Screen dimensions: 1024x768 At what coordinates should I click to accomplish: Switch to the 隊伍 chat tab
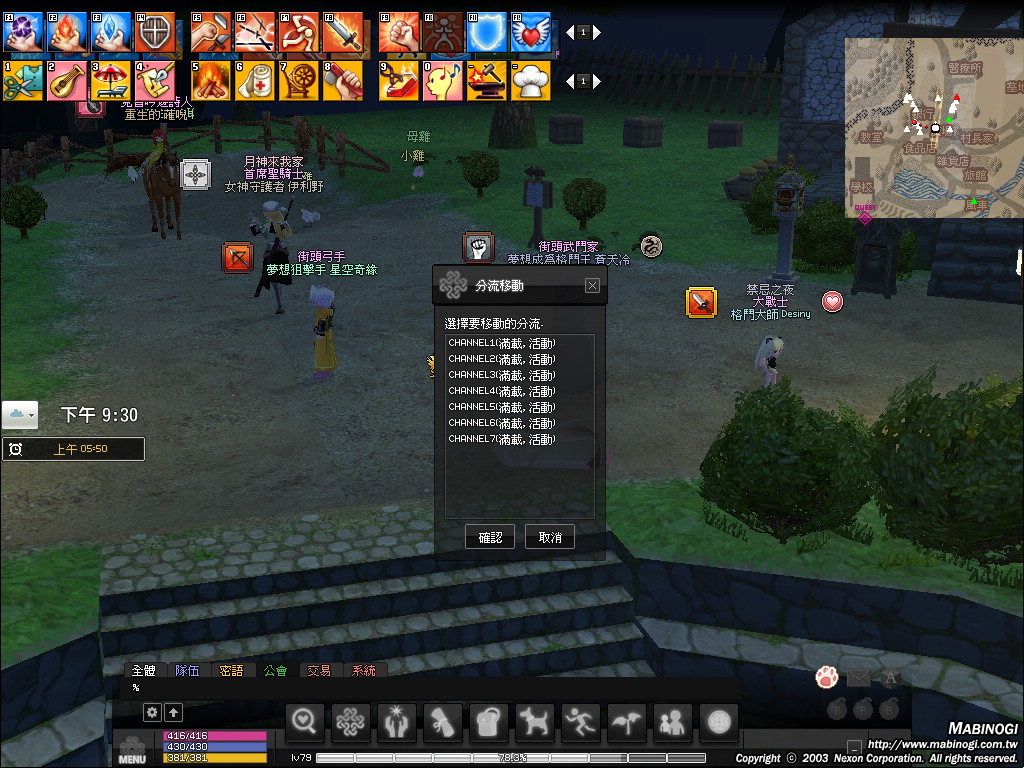pos(187,670)
